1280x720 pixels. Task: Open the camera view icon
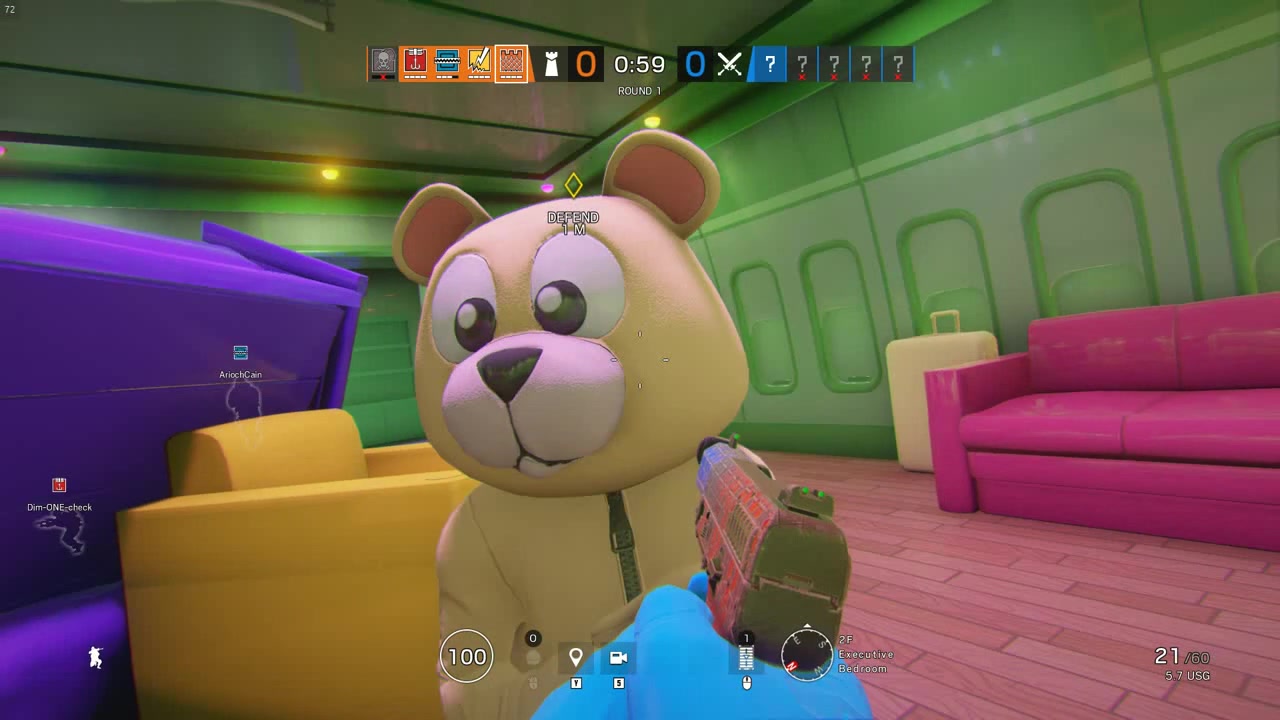[618, 657]
